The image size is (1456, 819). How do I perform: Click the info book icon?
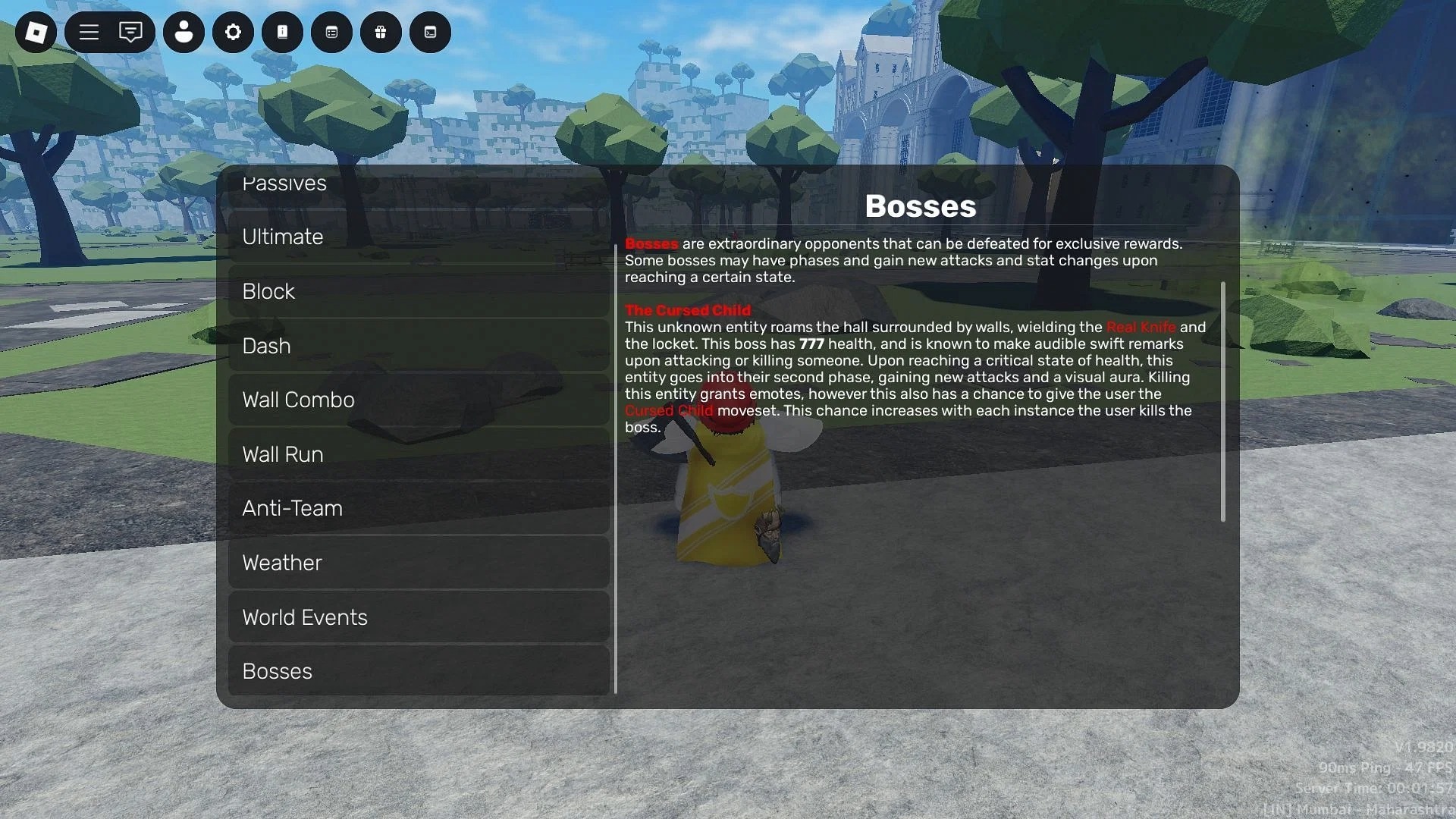[282, 32]
